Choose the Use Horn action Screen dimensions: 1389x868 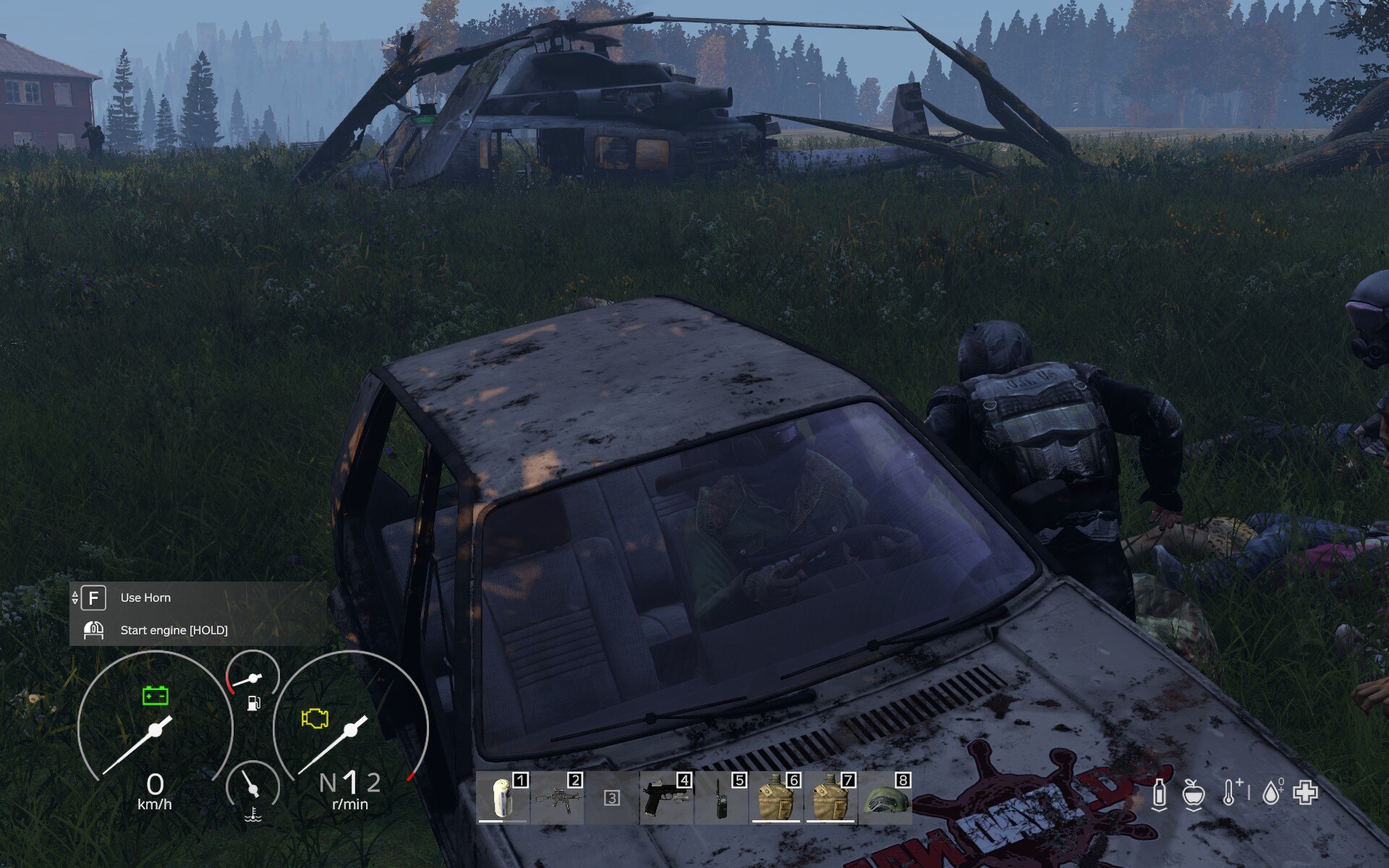[145, 597]
